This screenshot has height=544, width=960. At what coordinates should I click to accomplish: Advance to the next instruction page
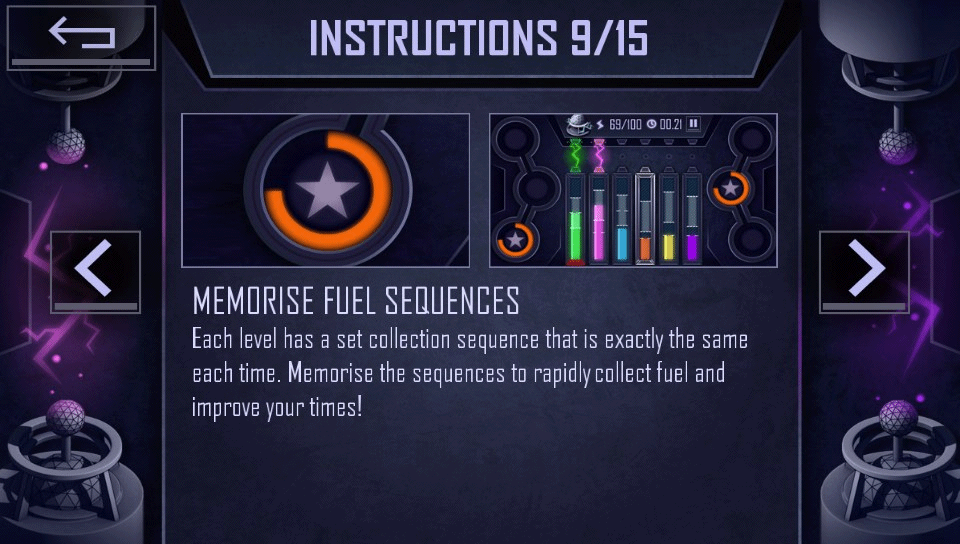pyautogui.click(x=864, y=271)
